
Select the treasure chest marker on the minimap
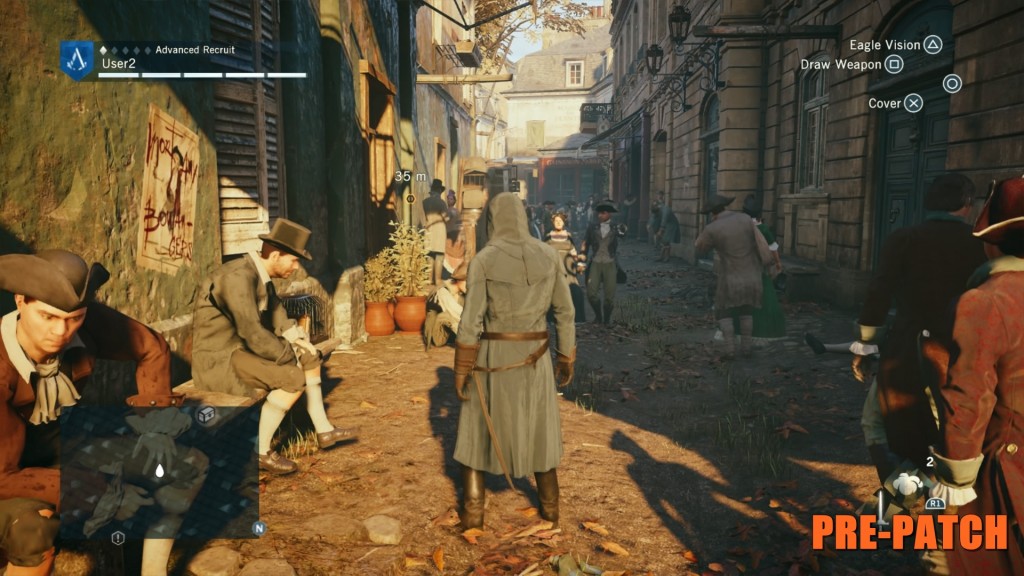pos(206,415)
